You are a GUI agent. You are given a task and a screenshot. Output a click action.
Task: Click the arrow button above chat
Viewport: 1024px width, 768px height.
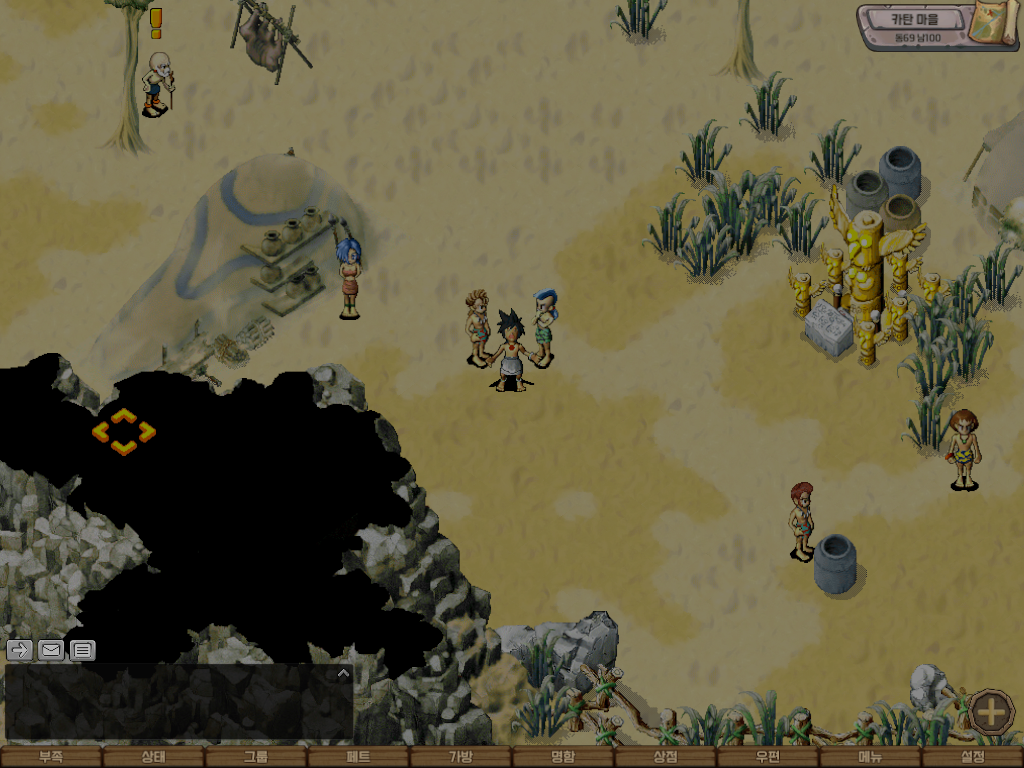pyautogui.click(x=19, y=650)
